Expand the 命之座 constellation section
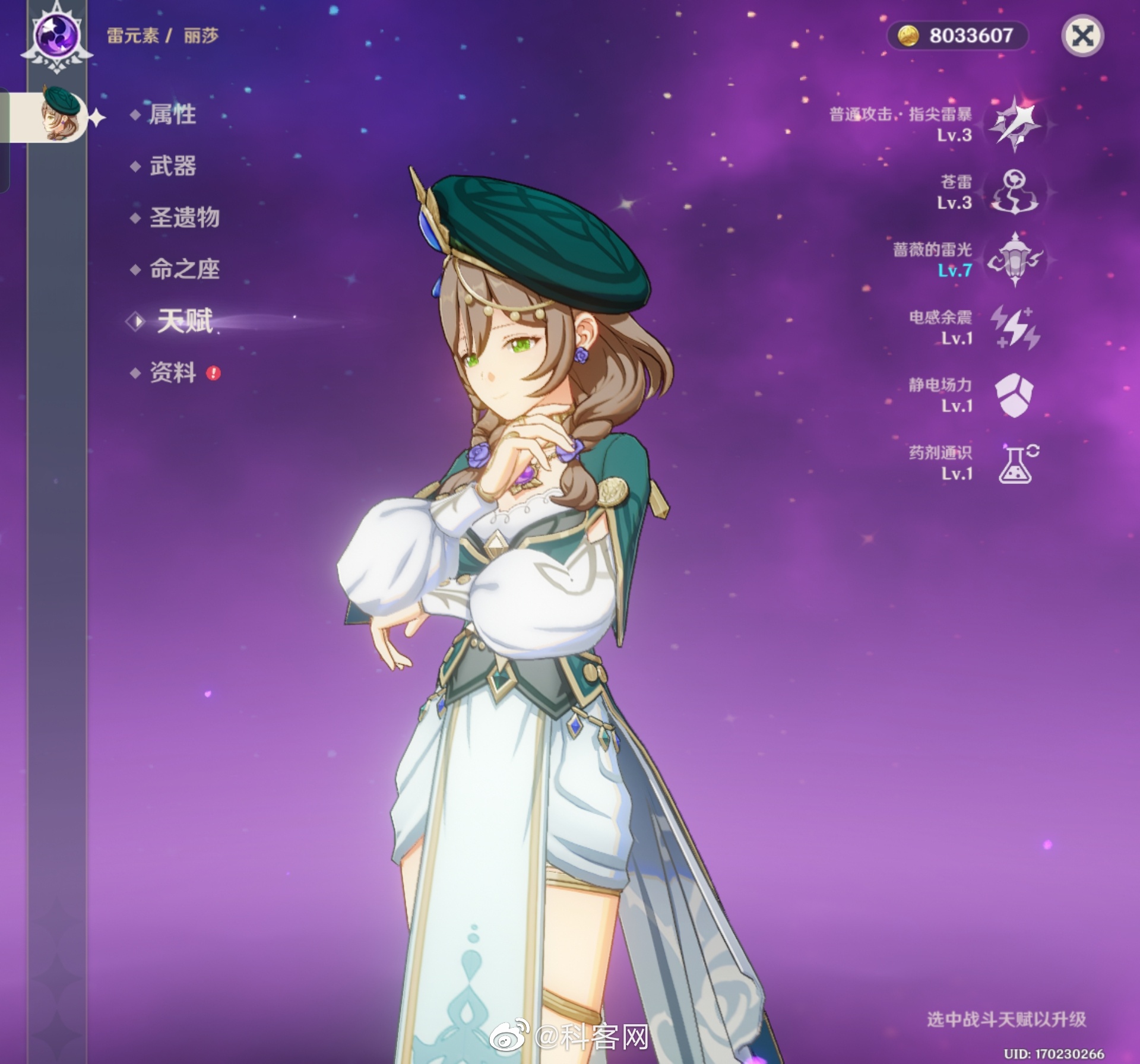1140x1064 pixels. [x=184, y=270]
